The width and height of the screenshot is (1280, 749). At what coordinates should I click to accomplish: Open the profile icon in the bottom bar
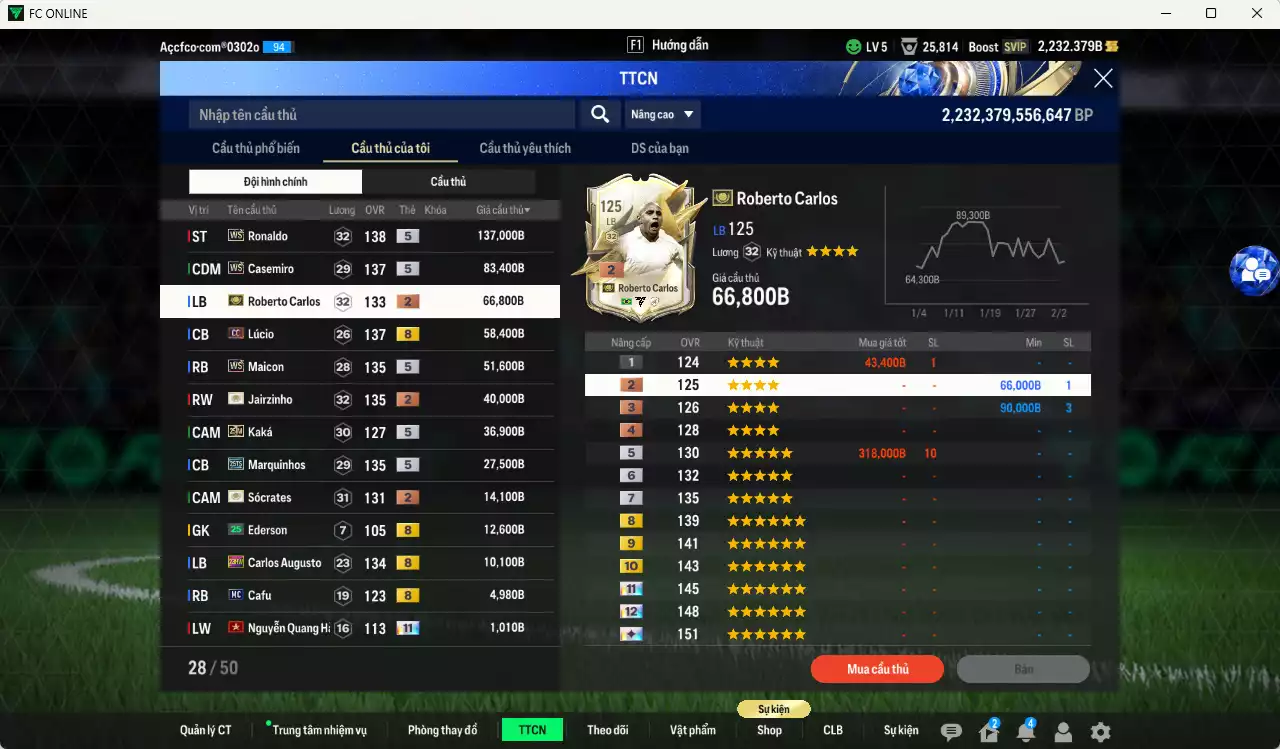click(1063, 732)
